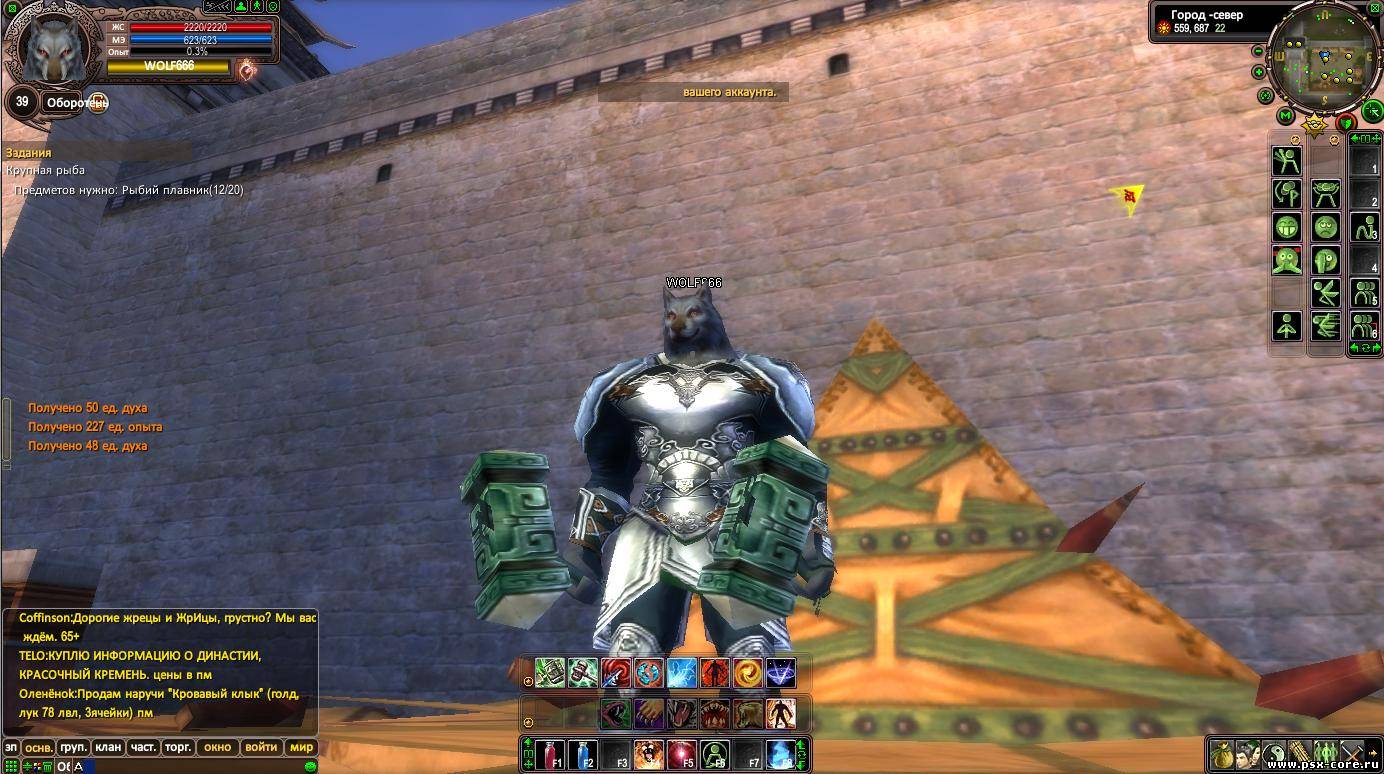Activate the roaring lion skill in slot F4
Screen dimensions: 1384x774
[x=649, y=754]
